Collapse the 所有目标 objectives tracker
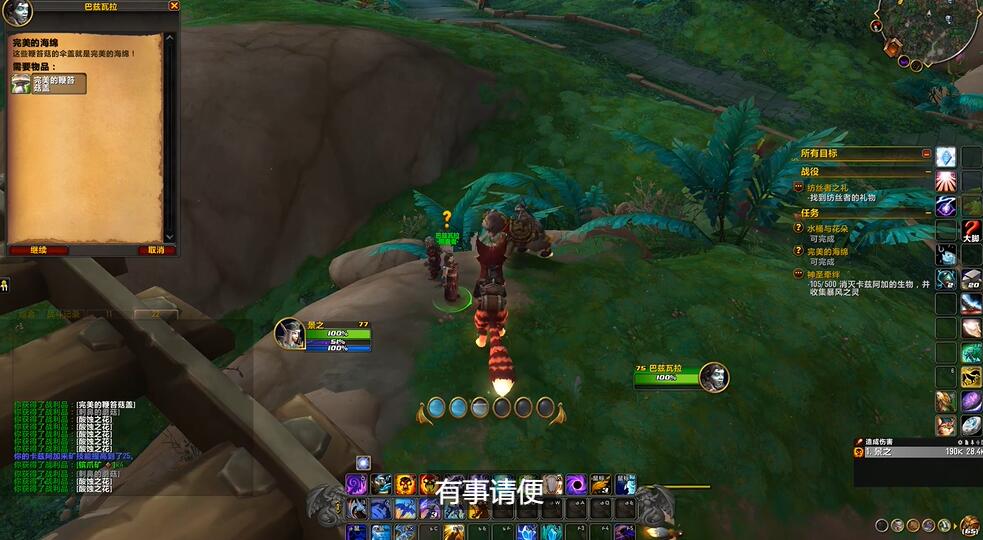 [x=927, y=154]
